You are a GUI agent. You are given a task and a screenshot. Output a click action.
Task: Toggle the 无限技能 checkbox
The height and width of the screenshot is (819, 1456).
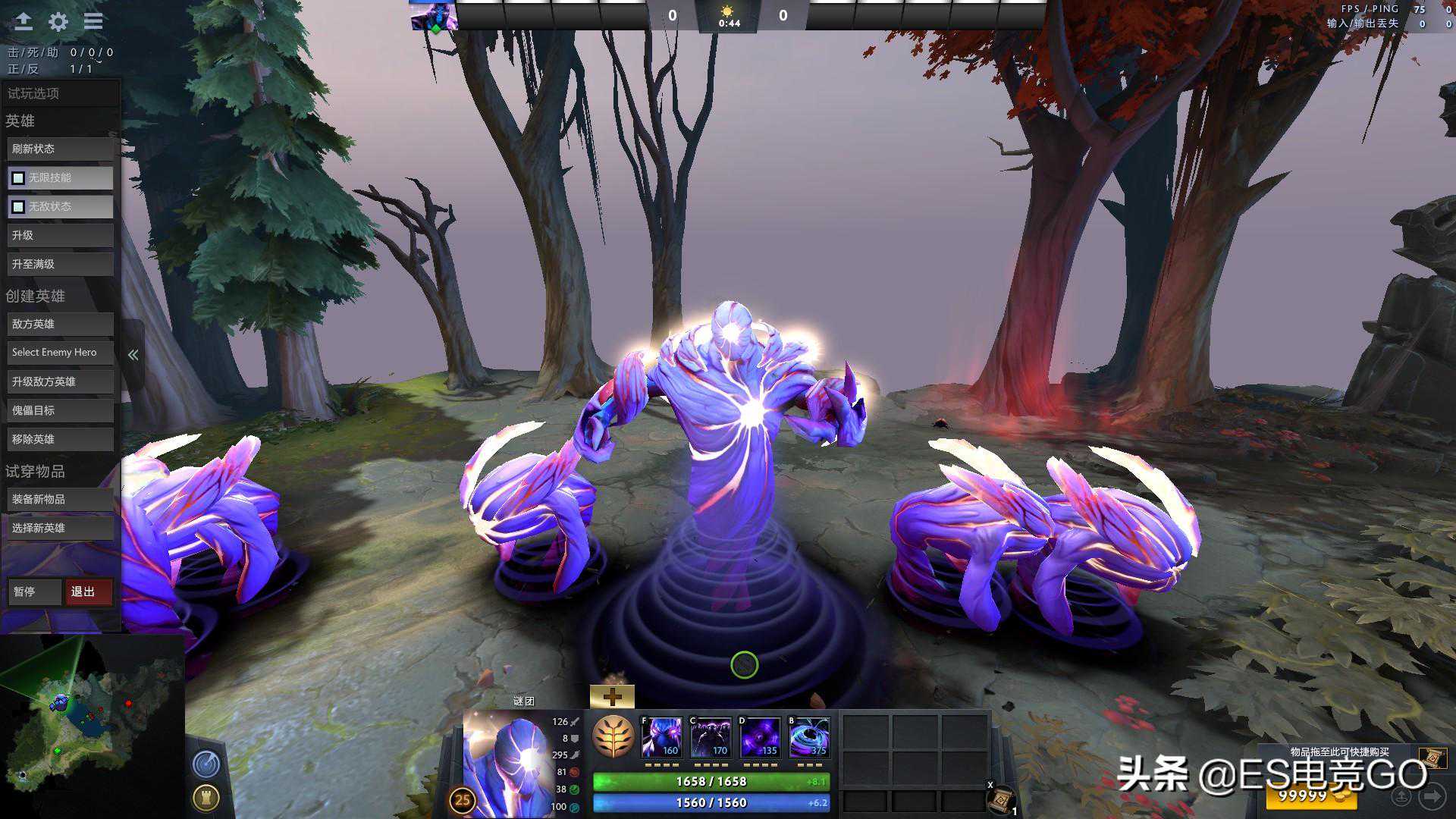click(18, 177)
